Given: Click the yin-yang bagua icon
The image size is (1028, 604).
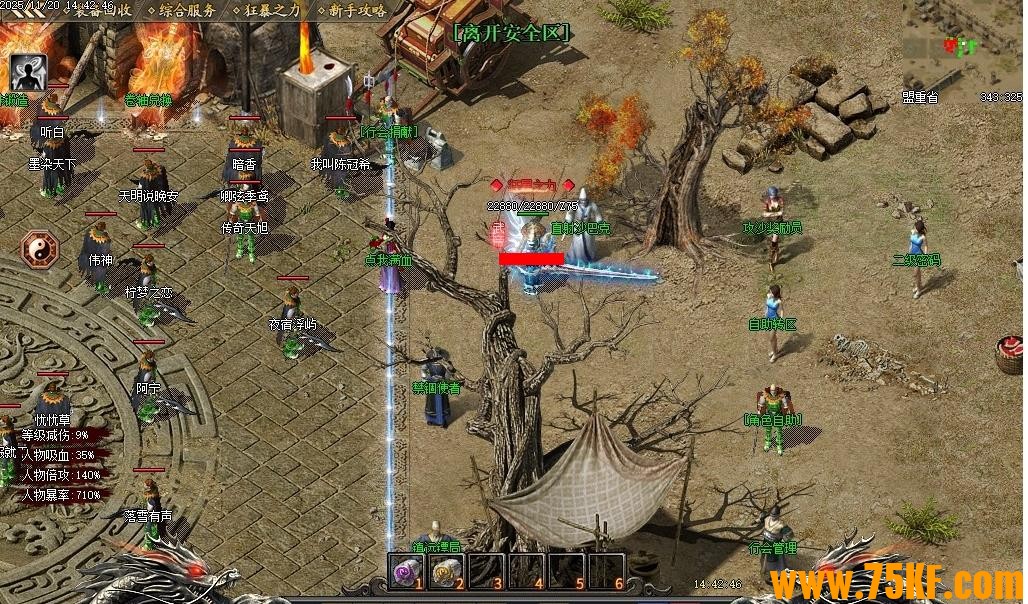Looking at the screenshot, I should point(41,247).
